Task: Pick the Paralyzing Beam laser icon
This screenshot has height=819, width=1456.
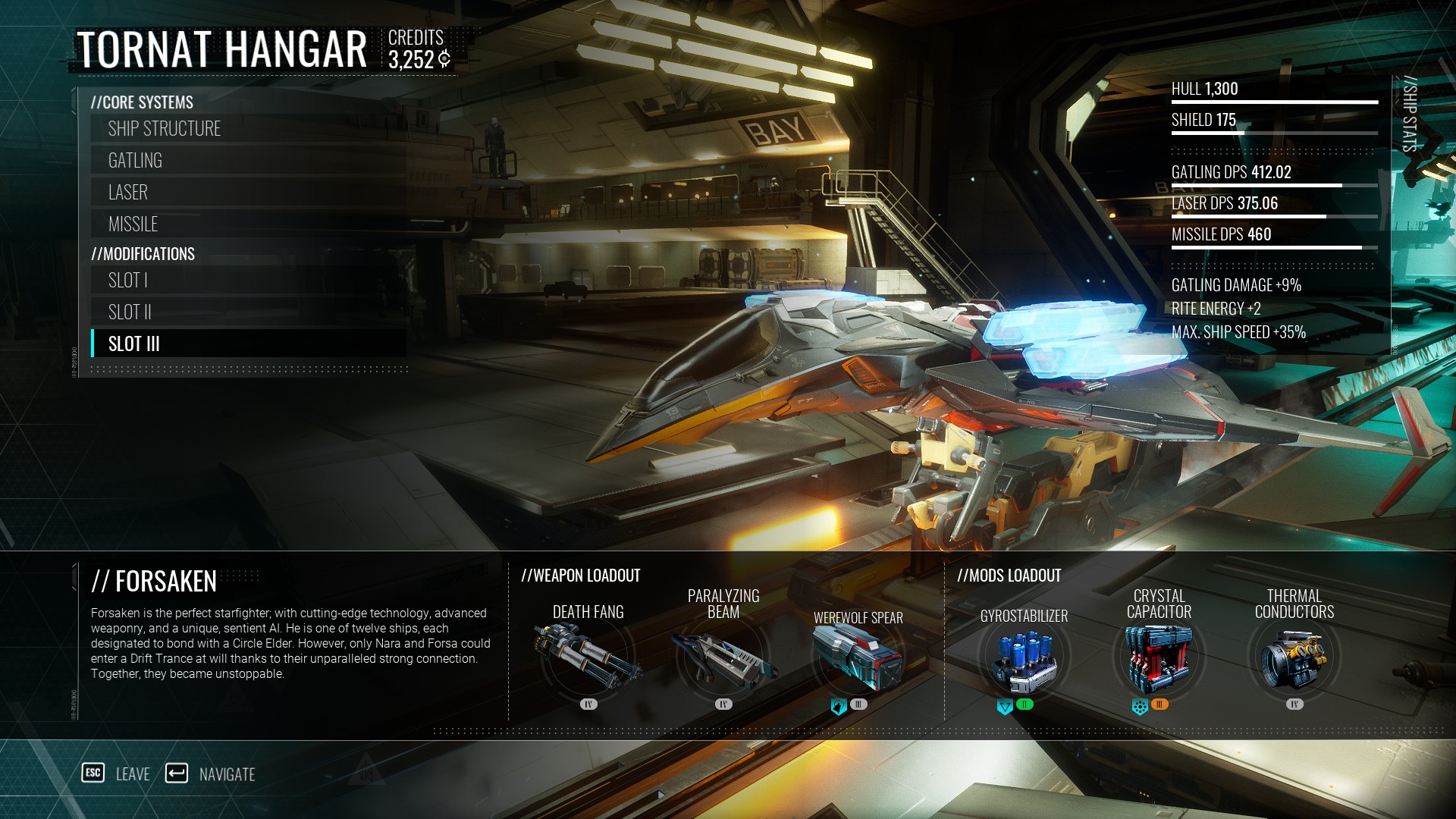Action: tap(723, 656)
